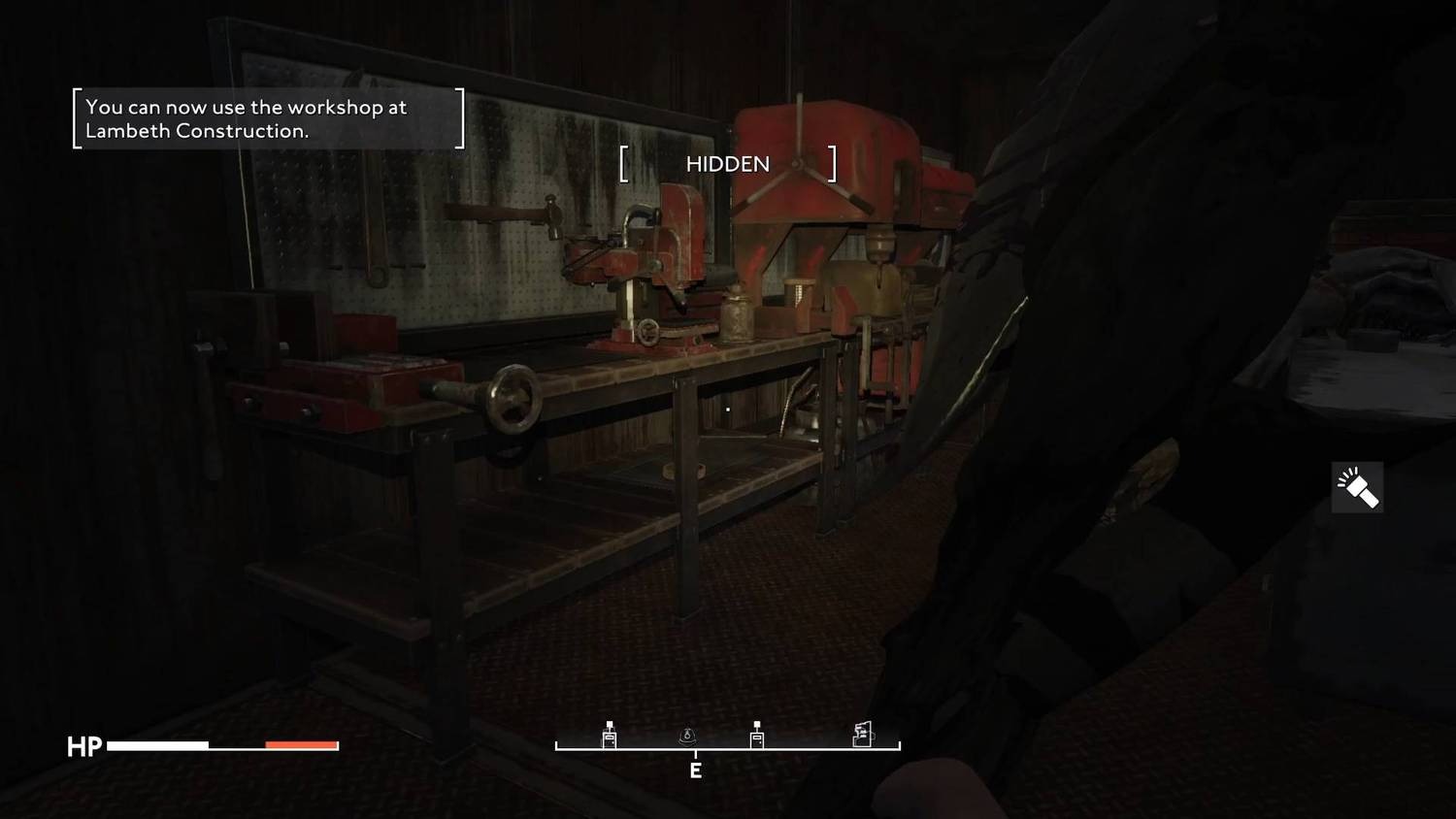This screenshot has width=1456, height=819.
Task: Click the 'Lambeth Construction' text
Action: (x=196, y=130)
